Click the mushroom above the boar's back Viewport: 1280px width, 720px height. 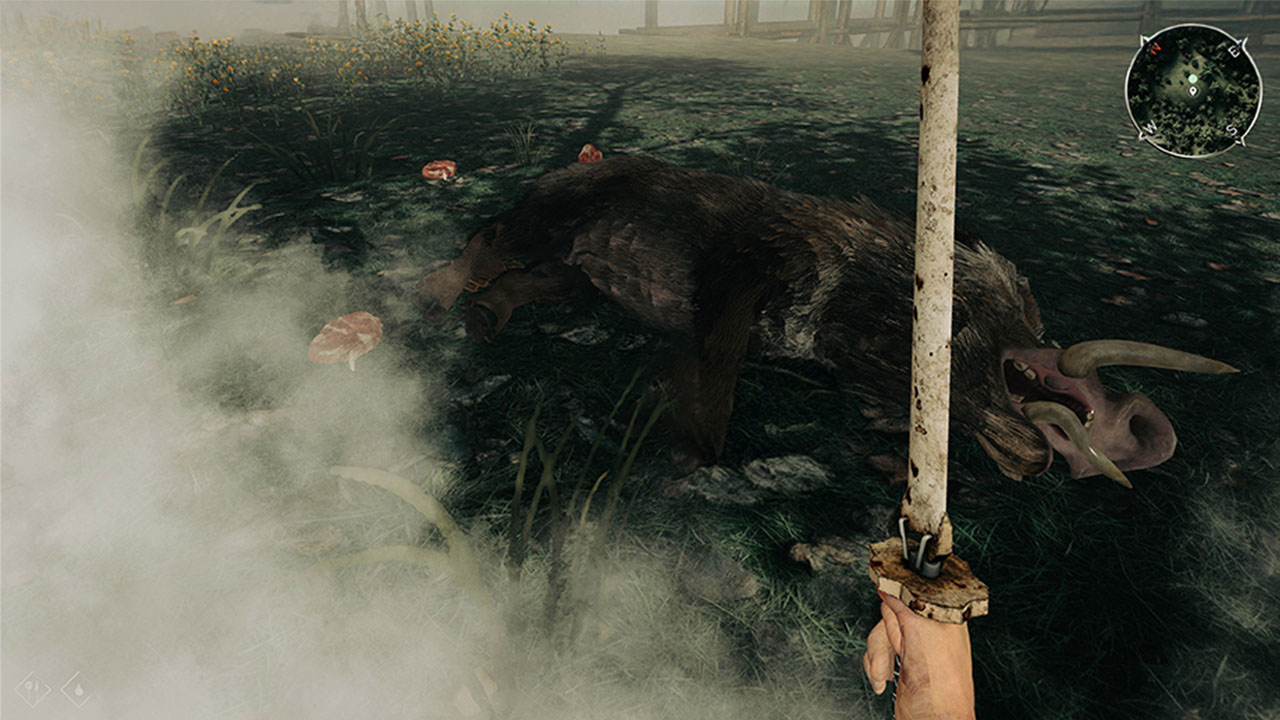coord(590,155)
